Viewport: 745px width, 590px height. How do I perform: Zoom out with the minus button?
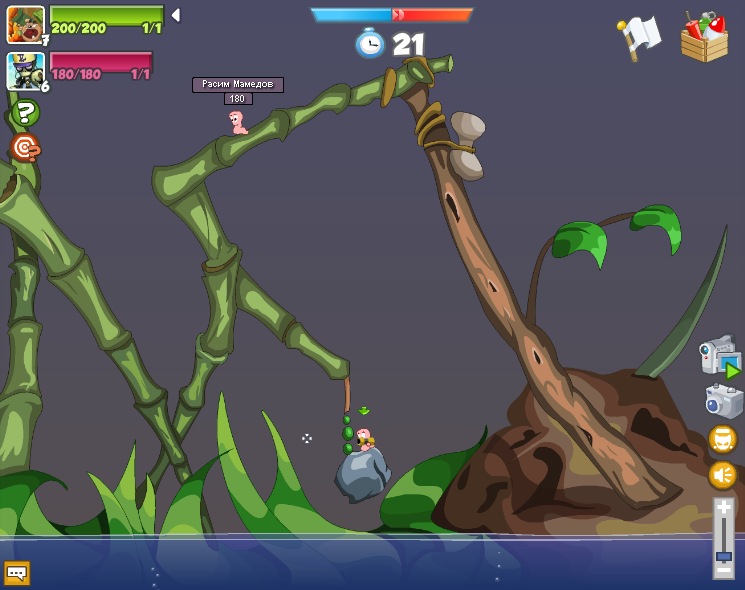click(x=723, y=569)
